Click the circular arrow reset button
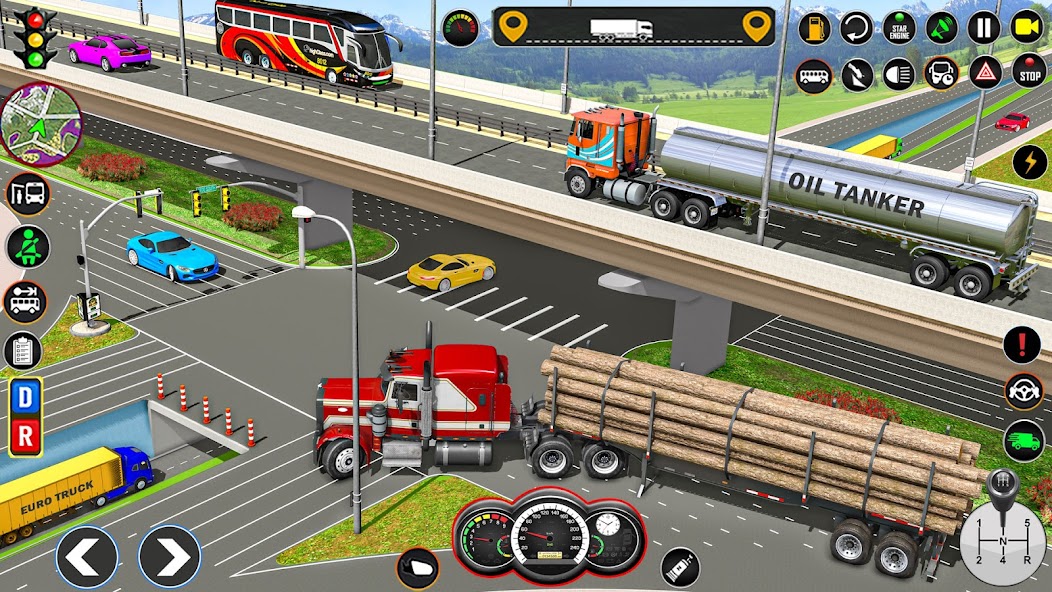Screen dimensions: 1052x592 856,27
